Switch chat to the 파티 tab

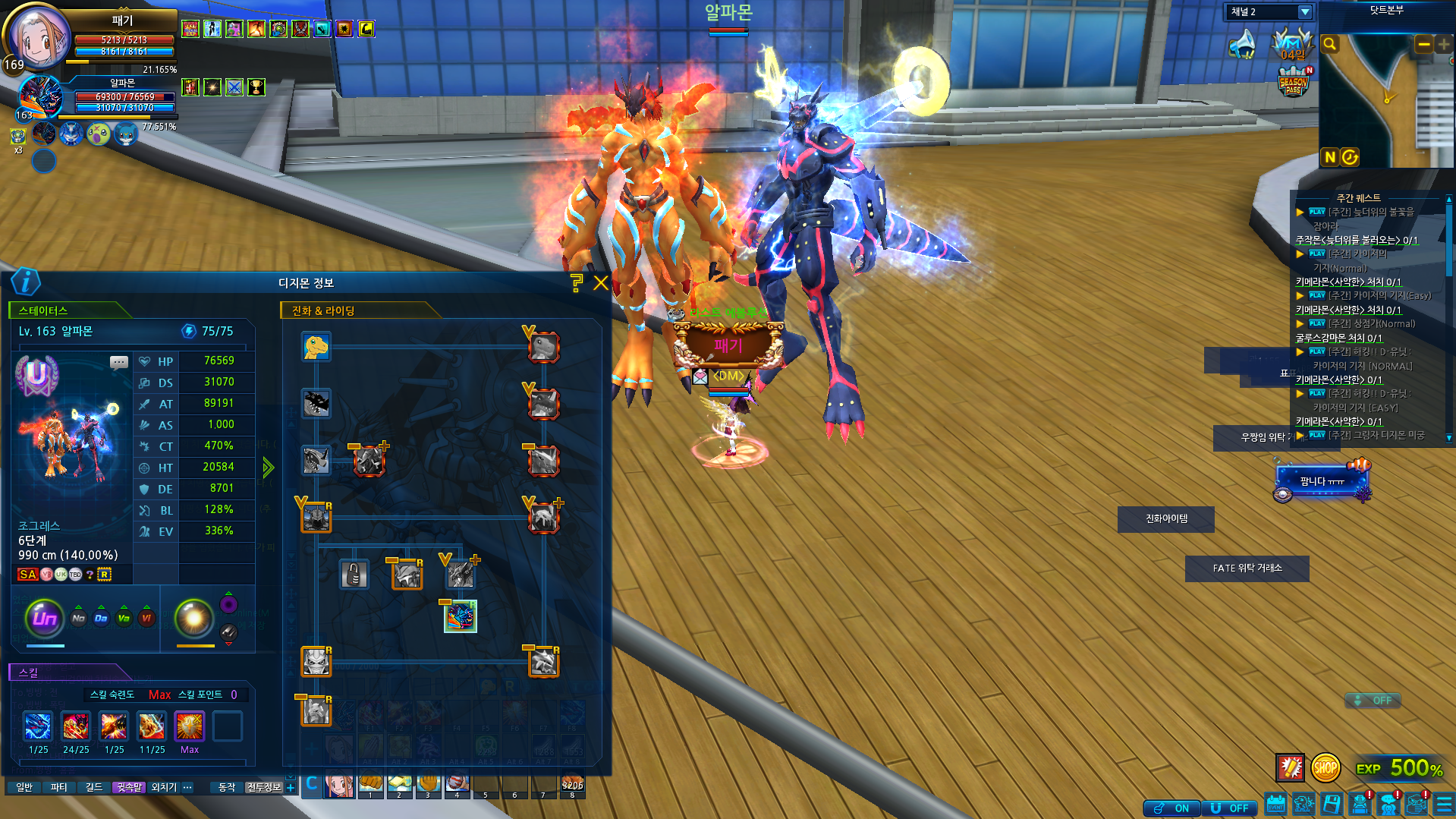click(x=59, y=787)
